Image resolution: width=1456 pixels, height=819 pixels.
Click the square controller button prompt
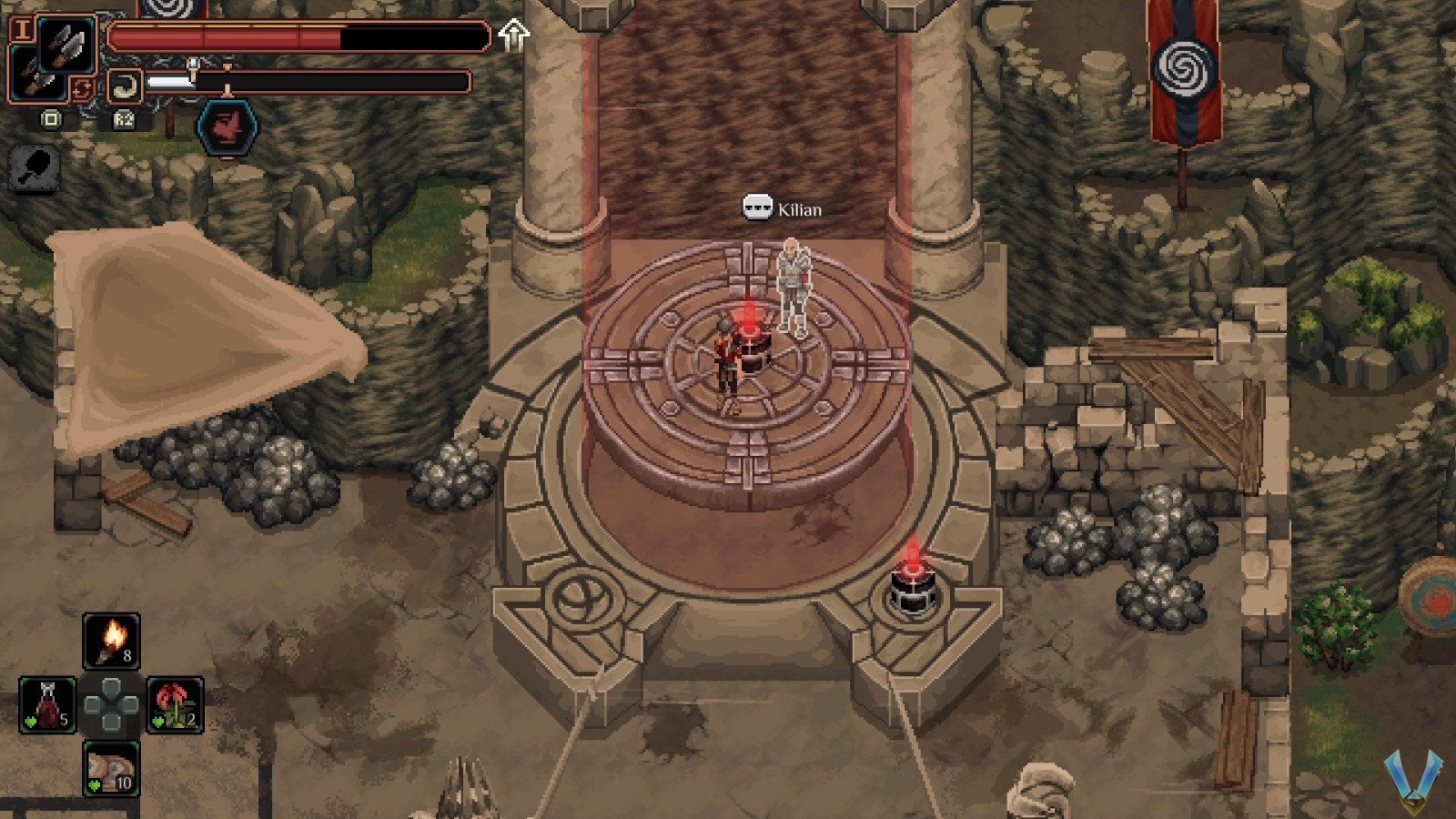pos(51,119)
